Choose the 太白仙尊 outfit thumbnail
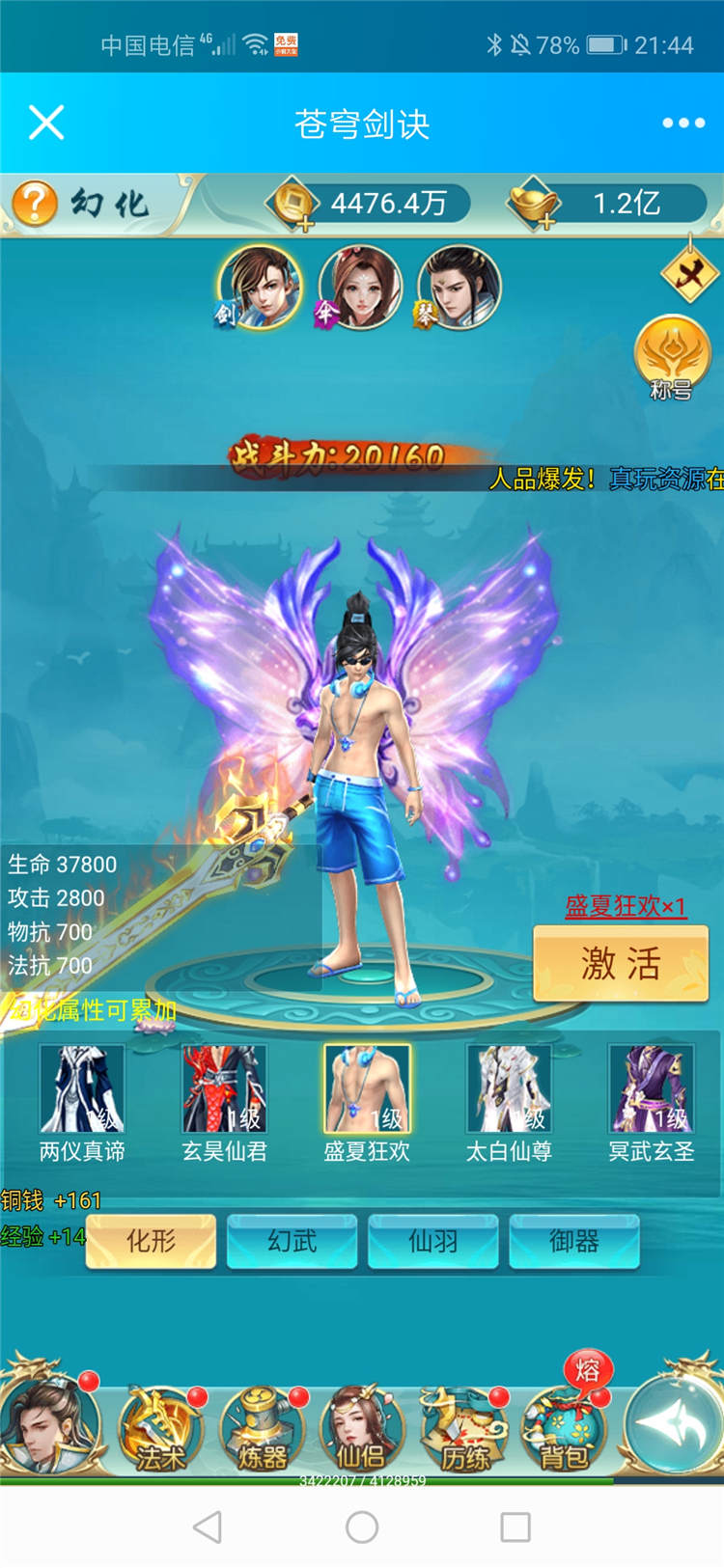This screenshot has width=724, height=1568. tap(509, 1088)
